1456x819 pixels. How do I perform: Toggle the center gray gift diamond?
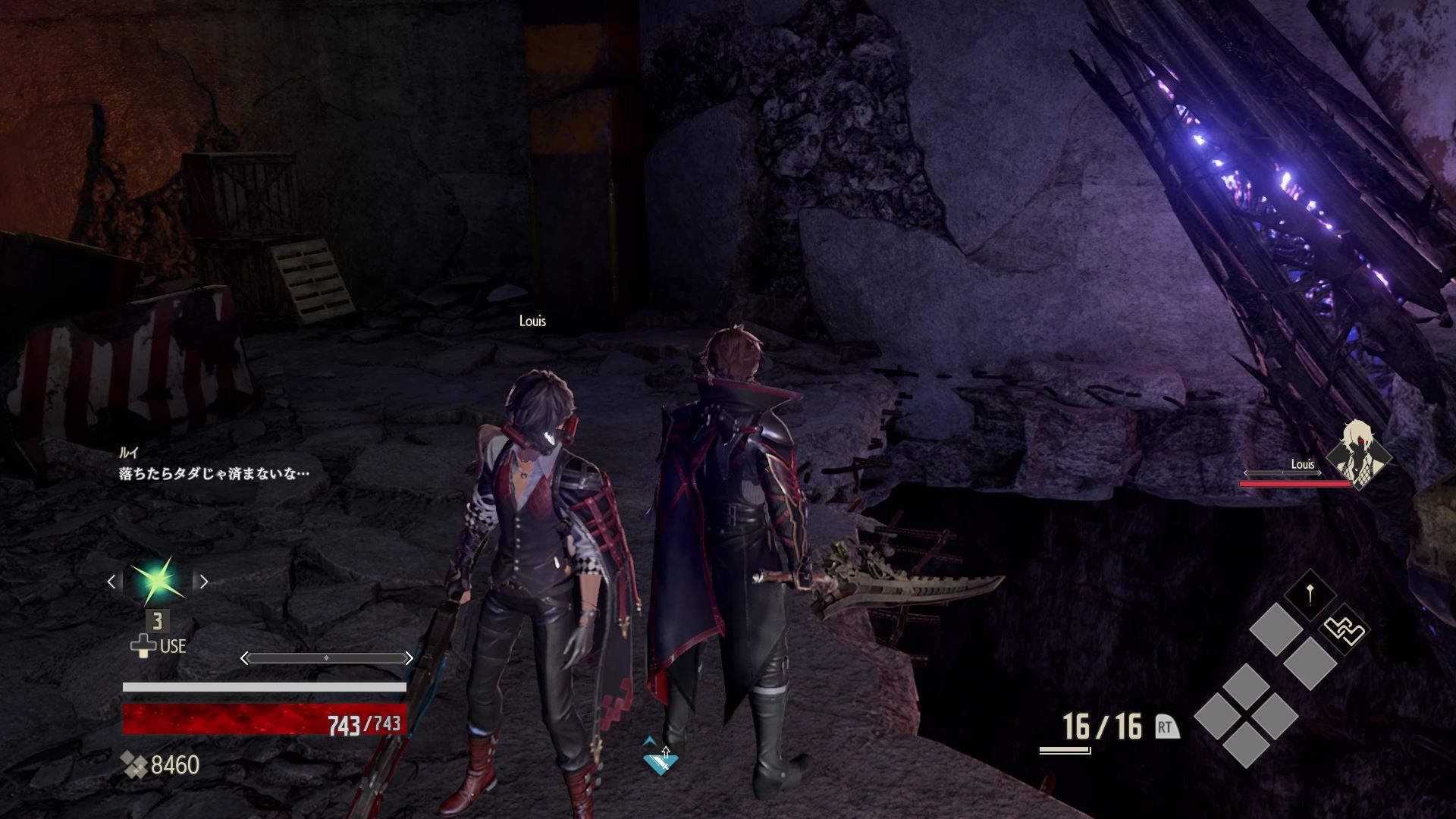(x=1309, y=661)
